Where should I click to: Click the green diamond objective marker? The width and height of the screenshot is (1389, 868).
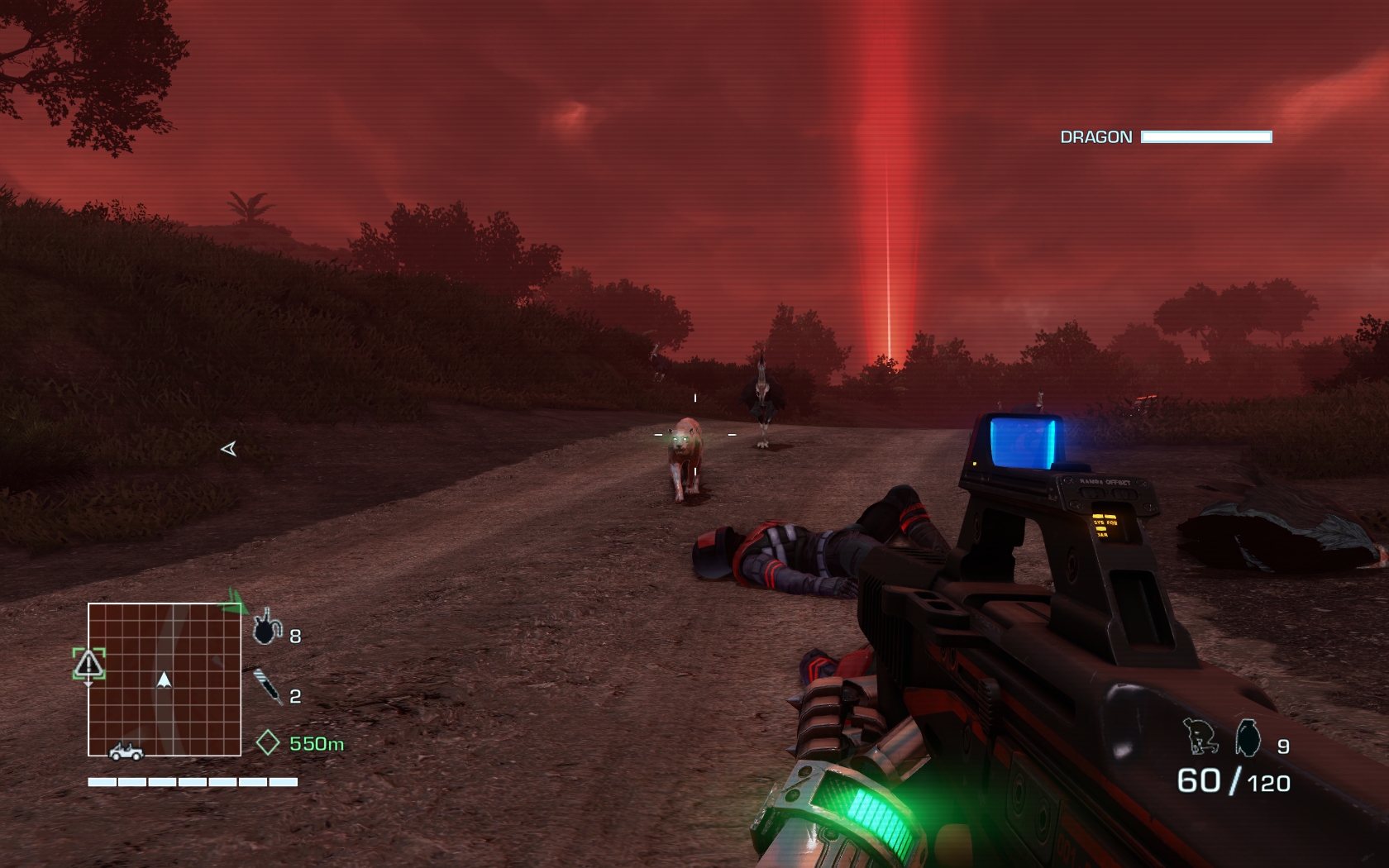point(268,742)
